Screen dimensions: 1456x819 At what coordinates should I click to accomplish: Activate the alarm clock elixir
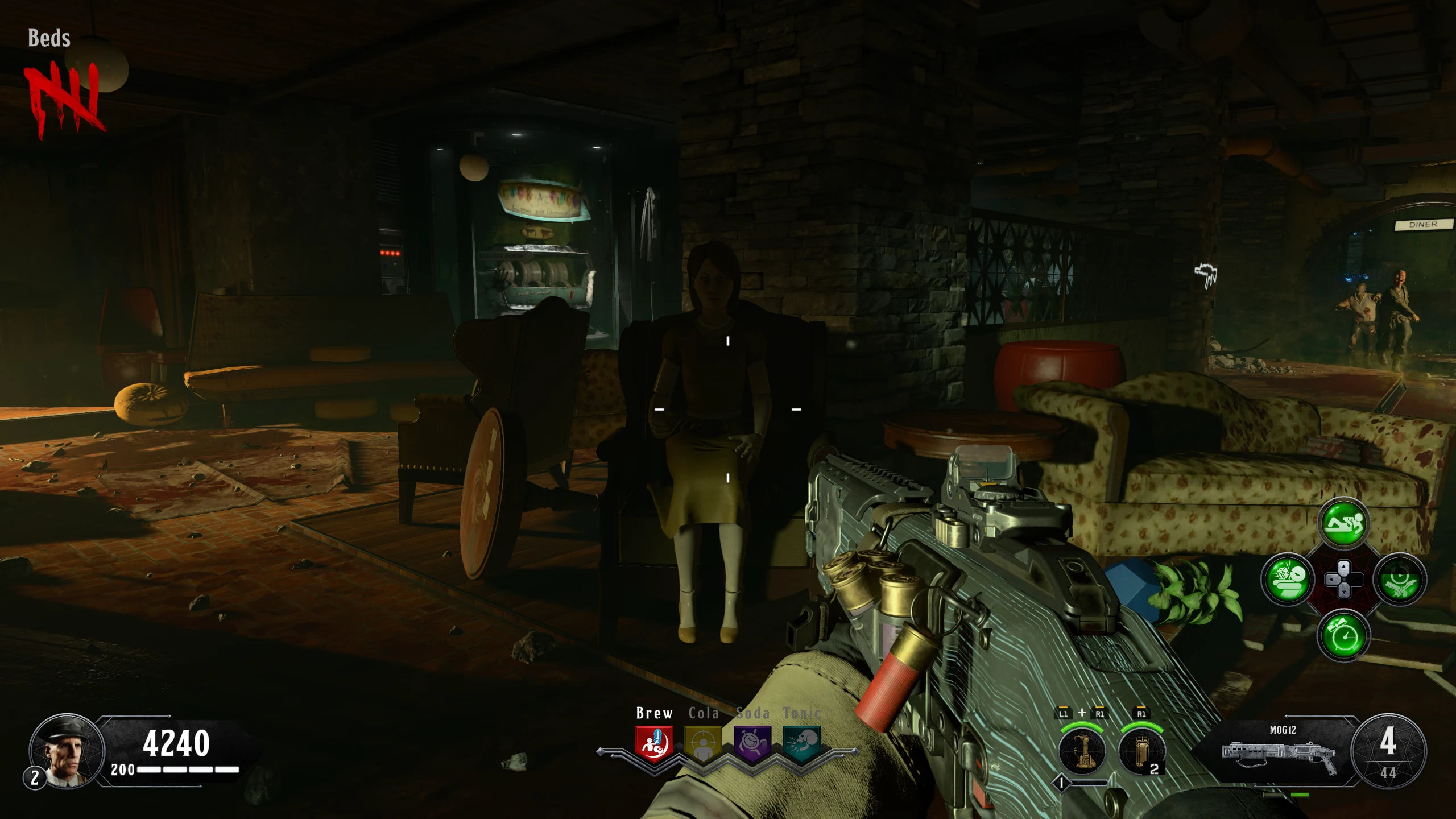[x=1343, y=635]
